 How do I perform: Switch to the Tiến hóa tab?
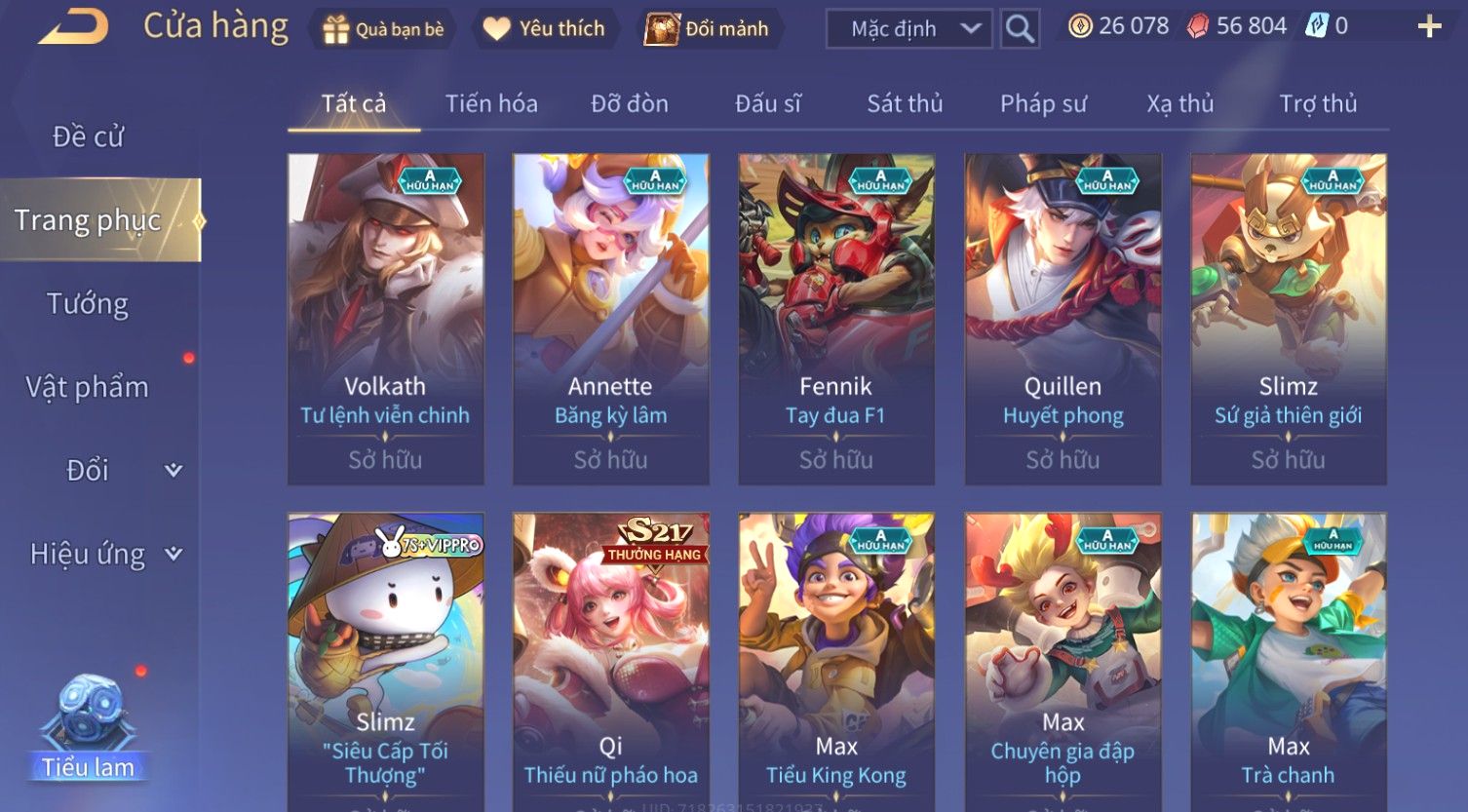[491, 103]
